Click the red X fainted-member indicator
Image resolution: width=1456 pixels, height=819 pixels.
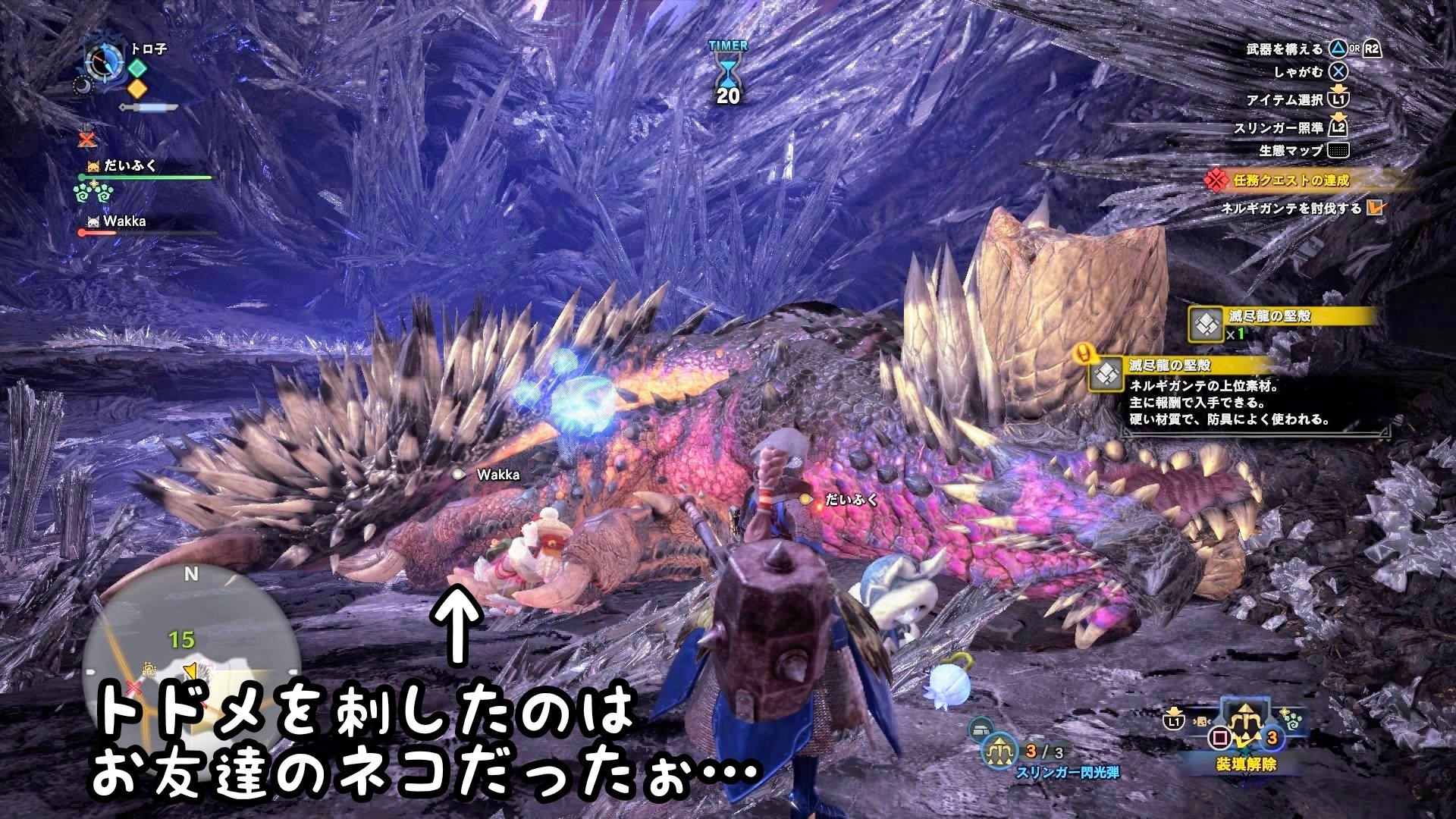pyautogui.click(x=86, y=139)
